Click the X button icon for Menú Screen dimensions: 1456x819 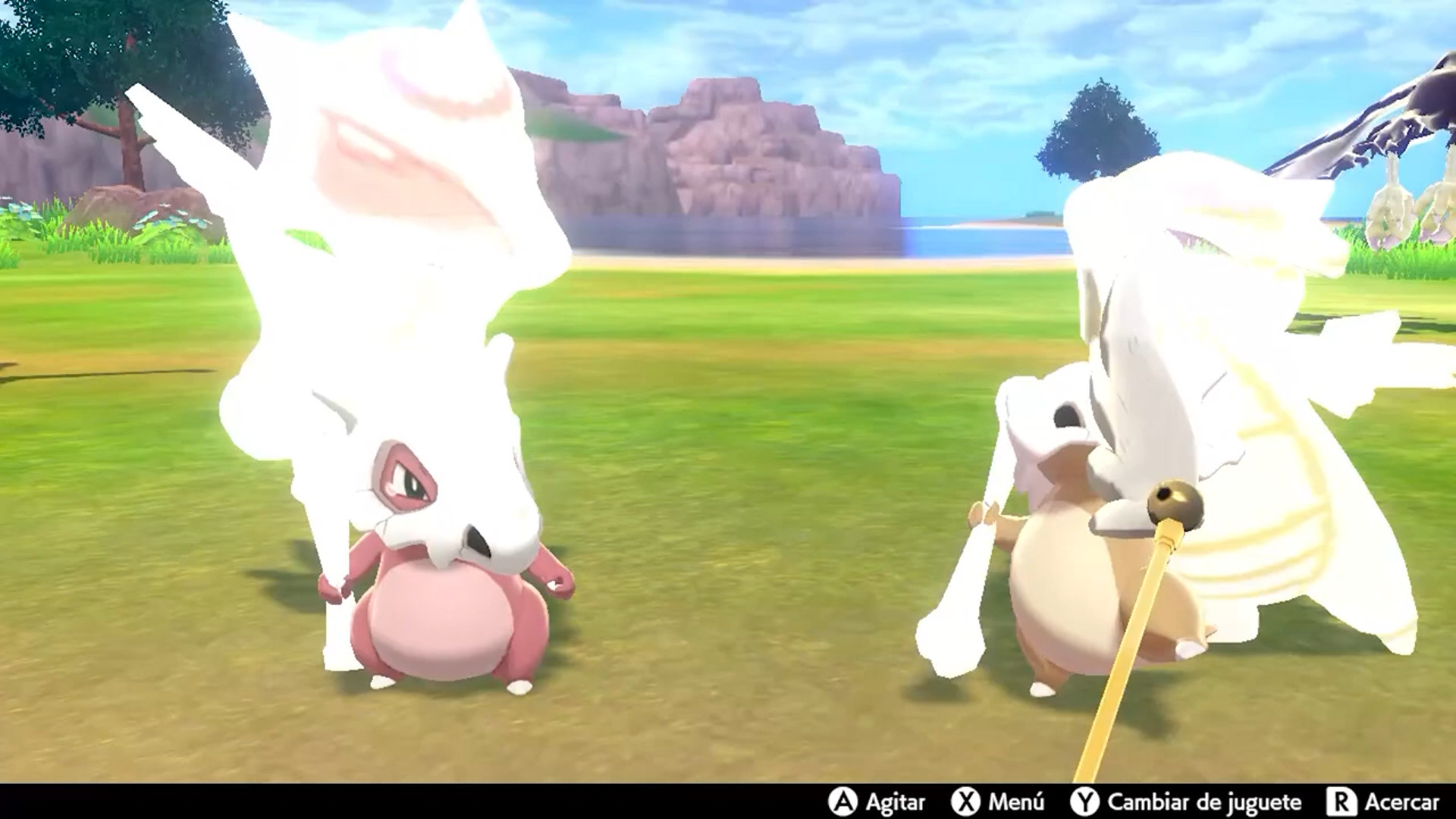[965, 802]
